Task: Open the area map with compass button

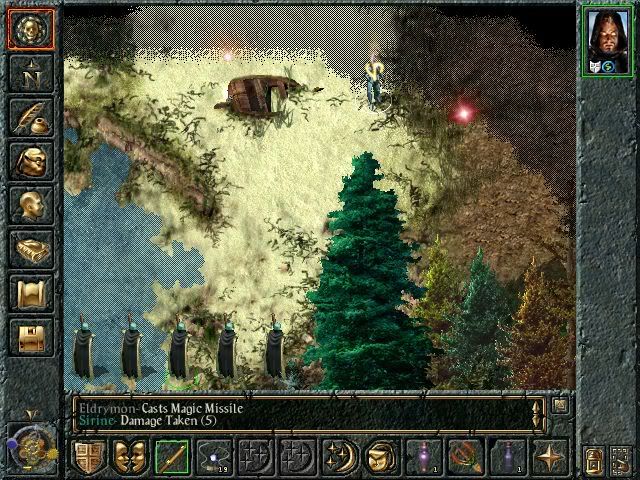Action: (x=30, y=73)
